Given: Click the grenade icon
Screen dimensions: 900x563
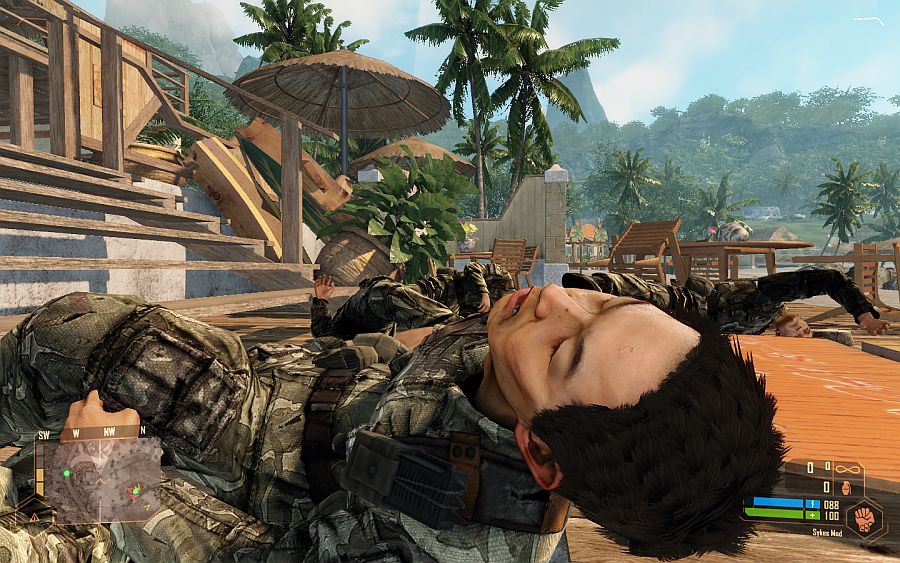Looking at the screenshot, I should (845, 487).
